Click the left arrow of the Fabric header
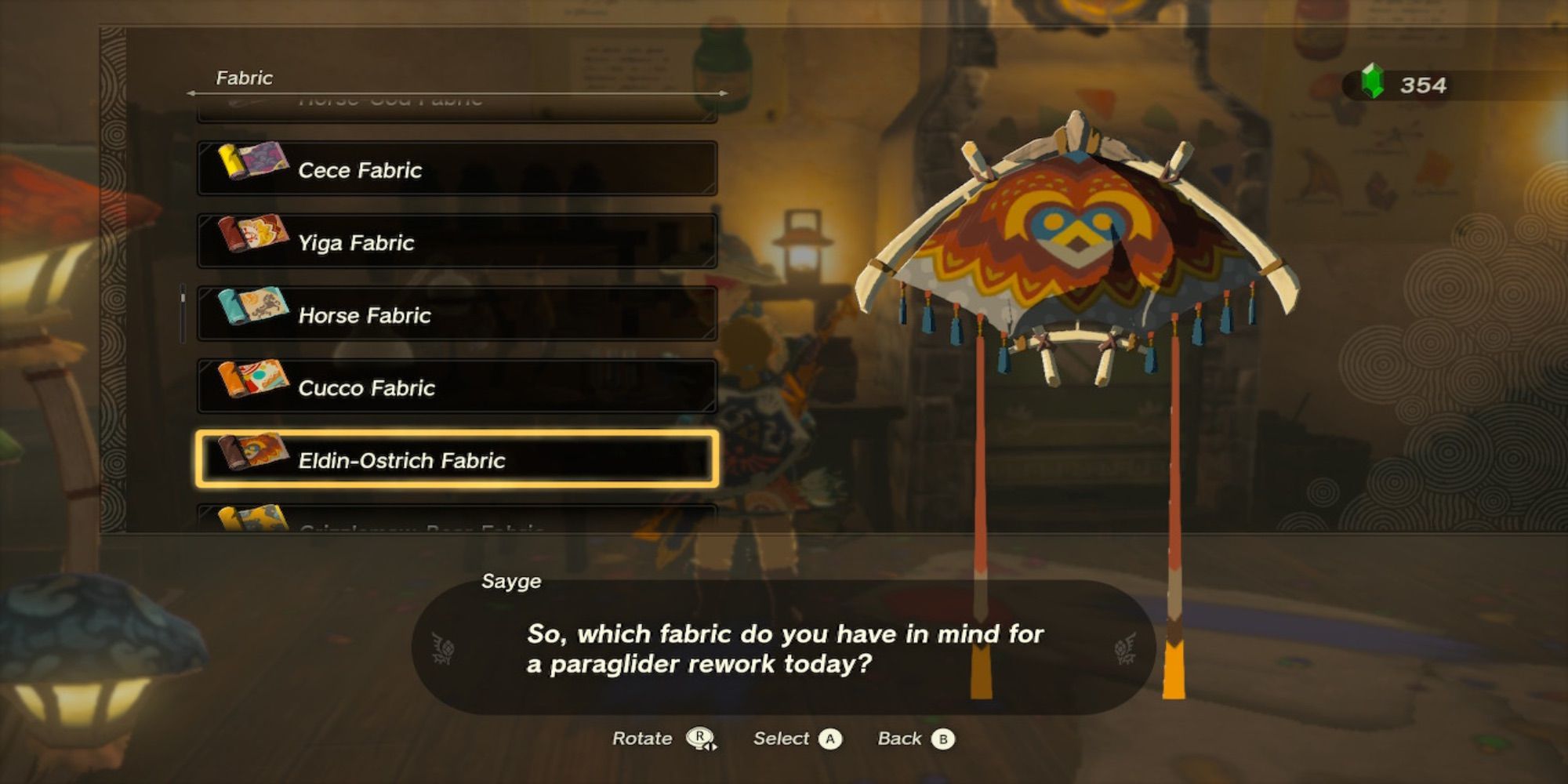1568x784 pixels. tap(192, 92)
